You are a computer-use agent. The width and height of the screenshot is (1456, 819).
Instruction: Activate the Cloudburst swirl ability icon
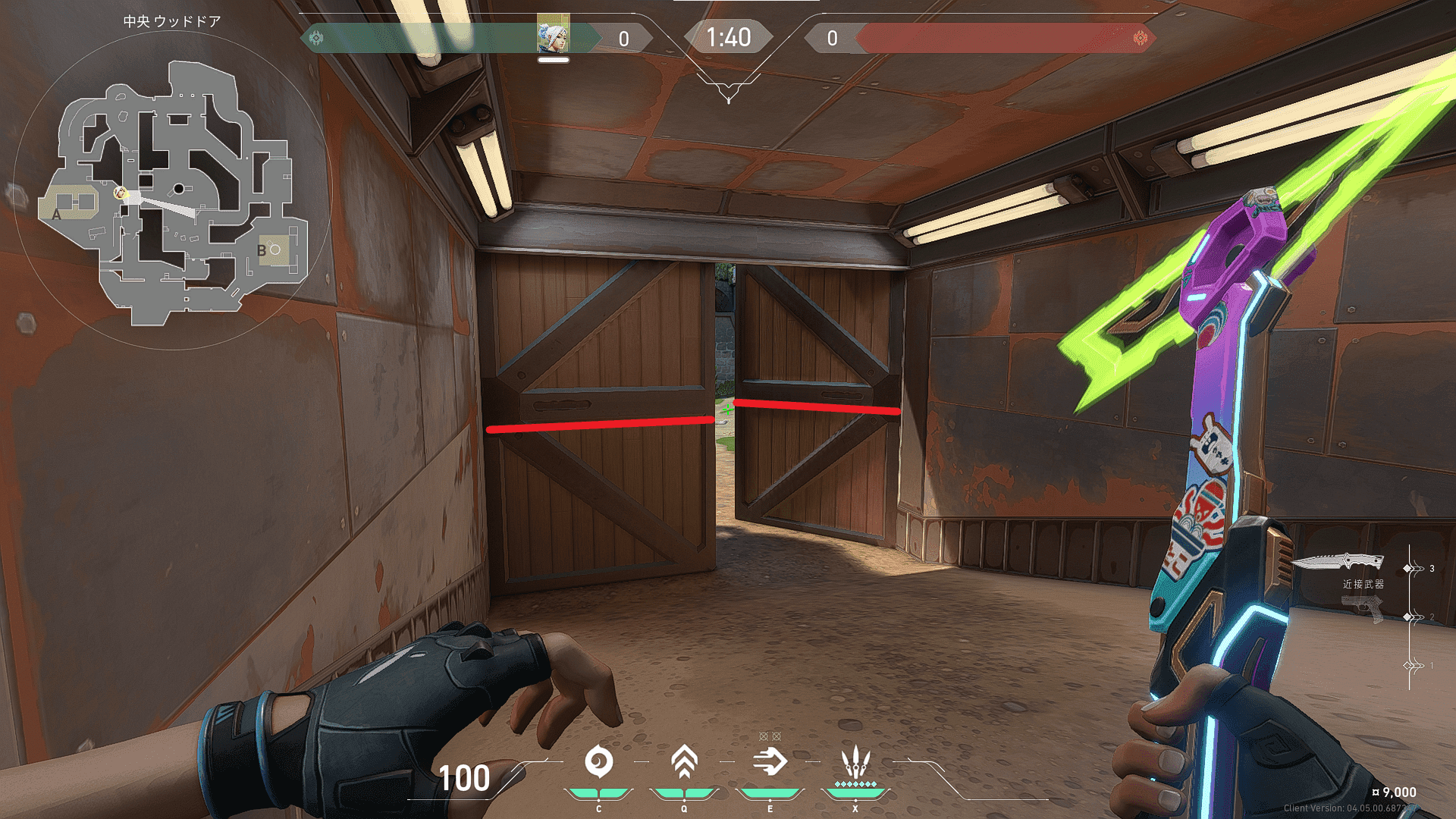pos(598,762)
